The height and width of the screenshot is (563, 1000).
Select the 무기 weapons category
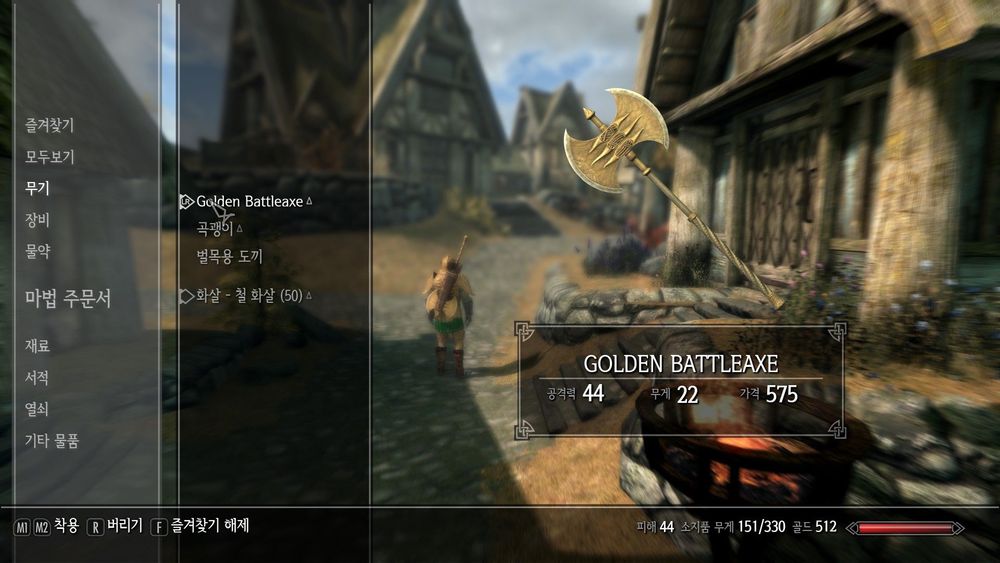tap(37, 188)
